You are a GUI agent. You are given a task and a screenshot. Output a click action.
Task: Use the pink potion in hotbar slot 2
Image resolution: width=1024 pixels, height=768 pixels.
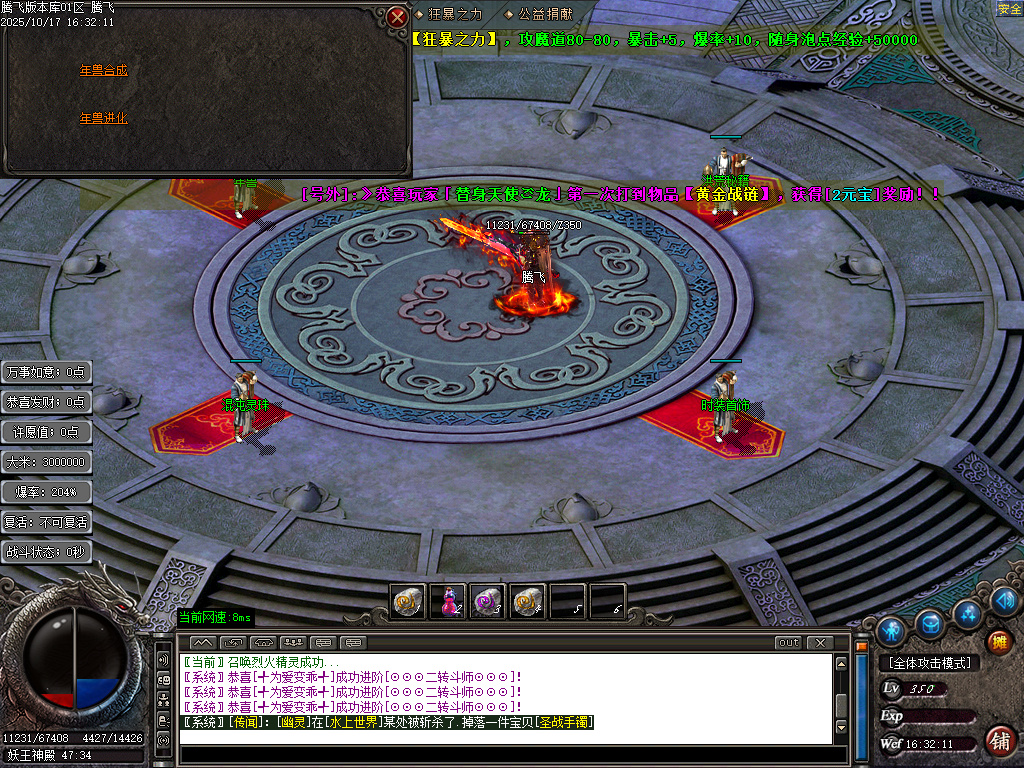[x=448, y=601]
